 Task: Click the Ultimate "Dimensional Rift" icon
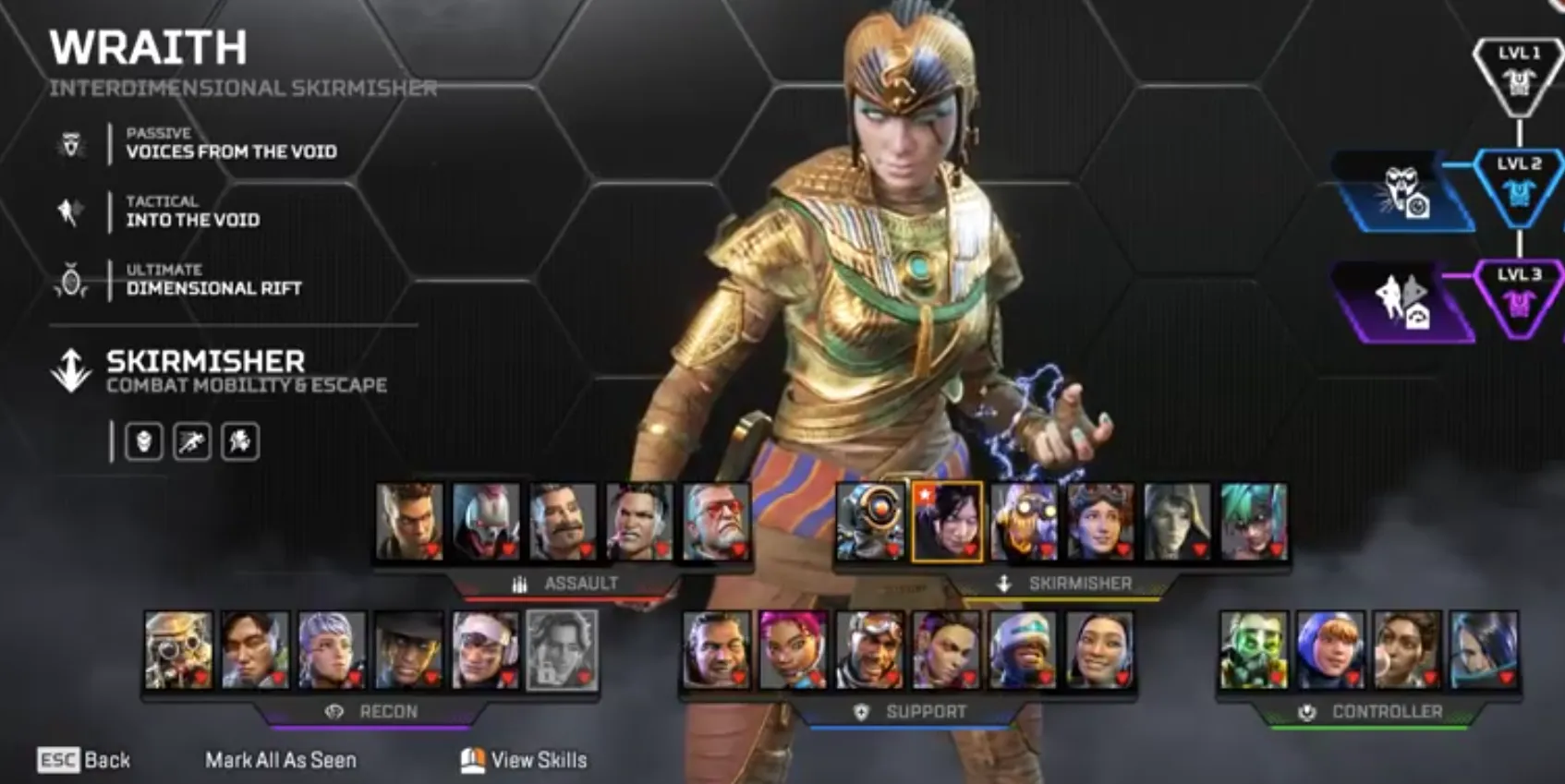click(x=70, y=278)
